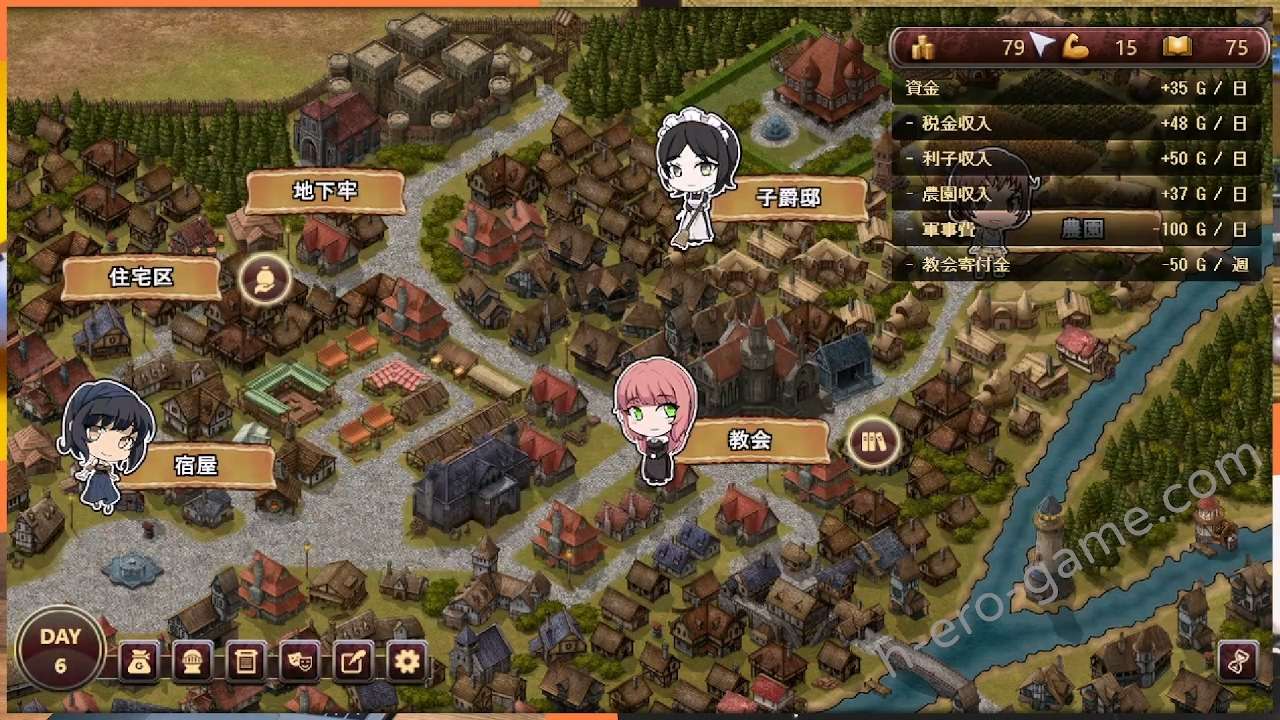Click the round money pouch map marker
Viewport: 1280px width, 720px height.
pyautogui.click(x=265, y=279)
